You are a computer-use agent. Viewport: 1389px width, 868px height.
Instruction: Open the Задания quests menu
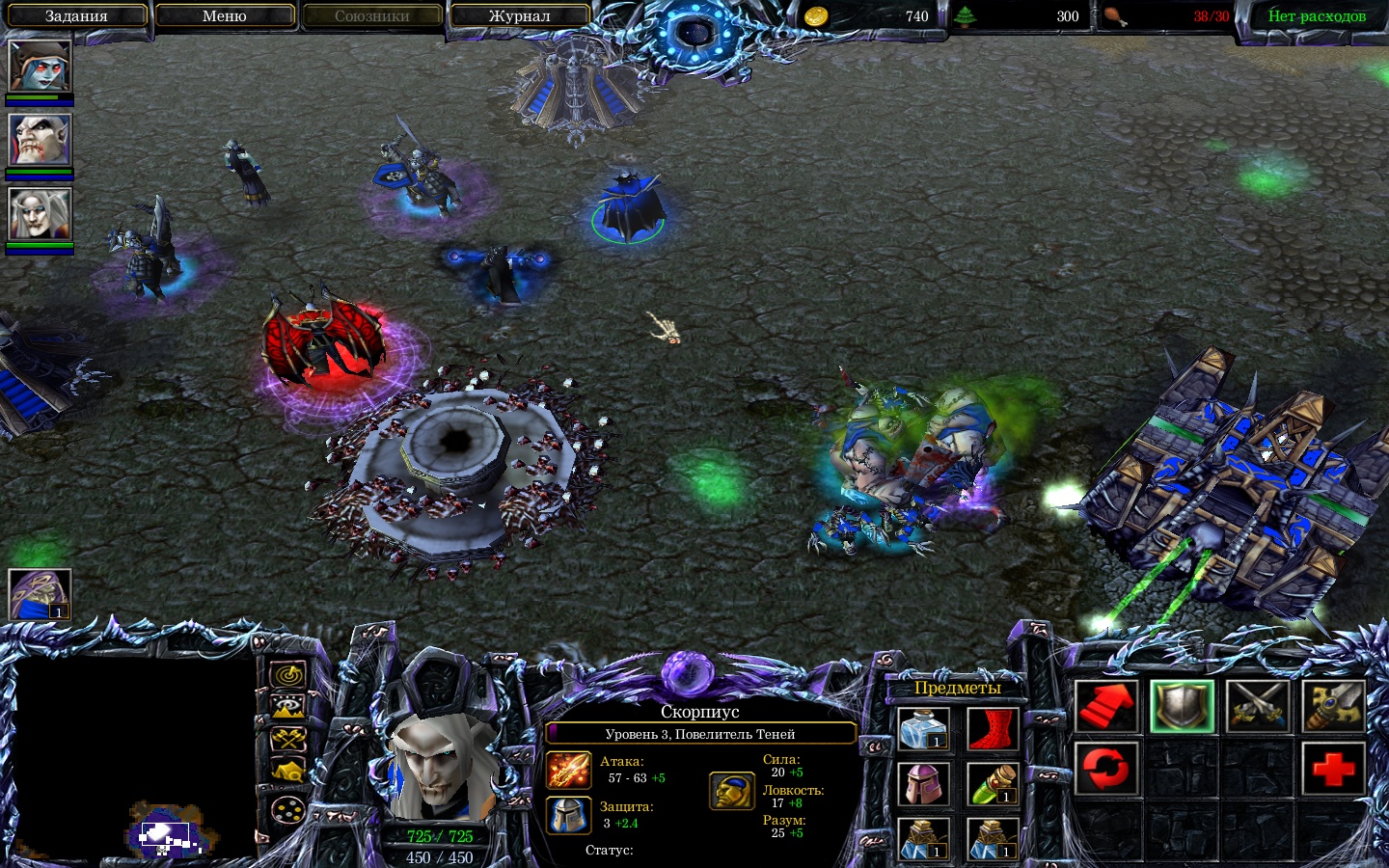(x=76, y=16)
